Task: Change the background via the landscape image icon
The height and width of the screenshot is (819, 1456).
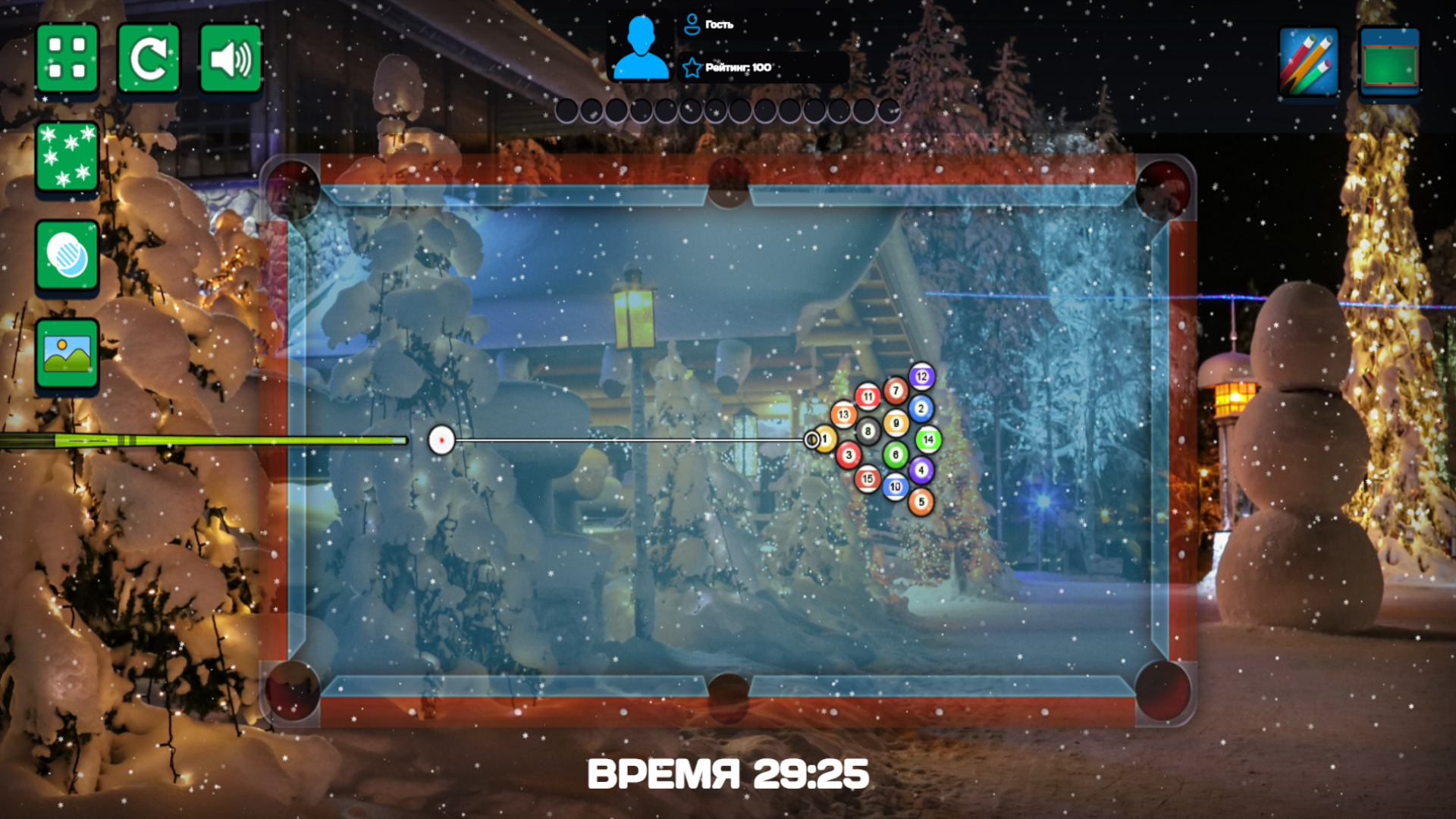Action: click(x=67, y=350)
